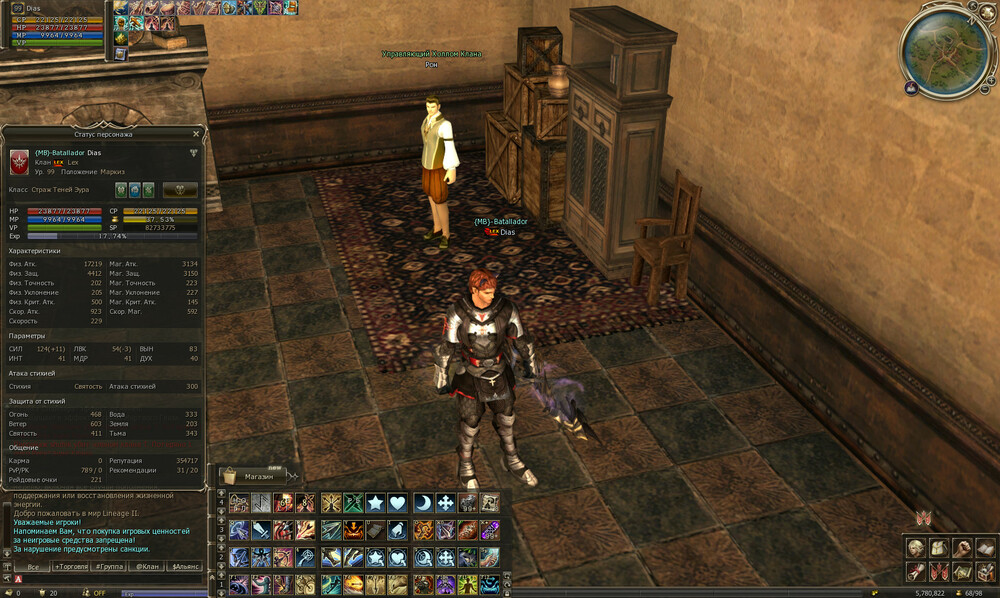The width and height of the screenshot is (1000, 598).
Task: Show the Все chat tab
Action: click(32, 566)
